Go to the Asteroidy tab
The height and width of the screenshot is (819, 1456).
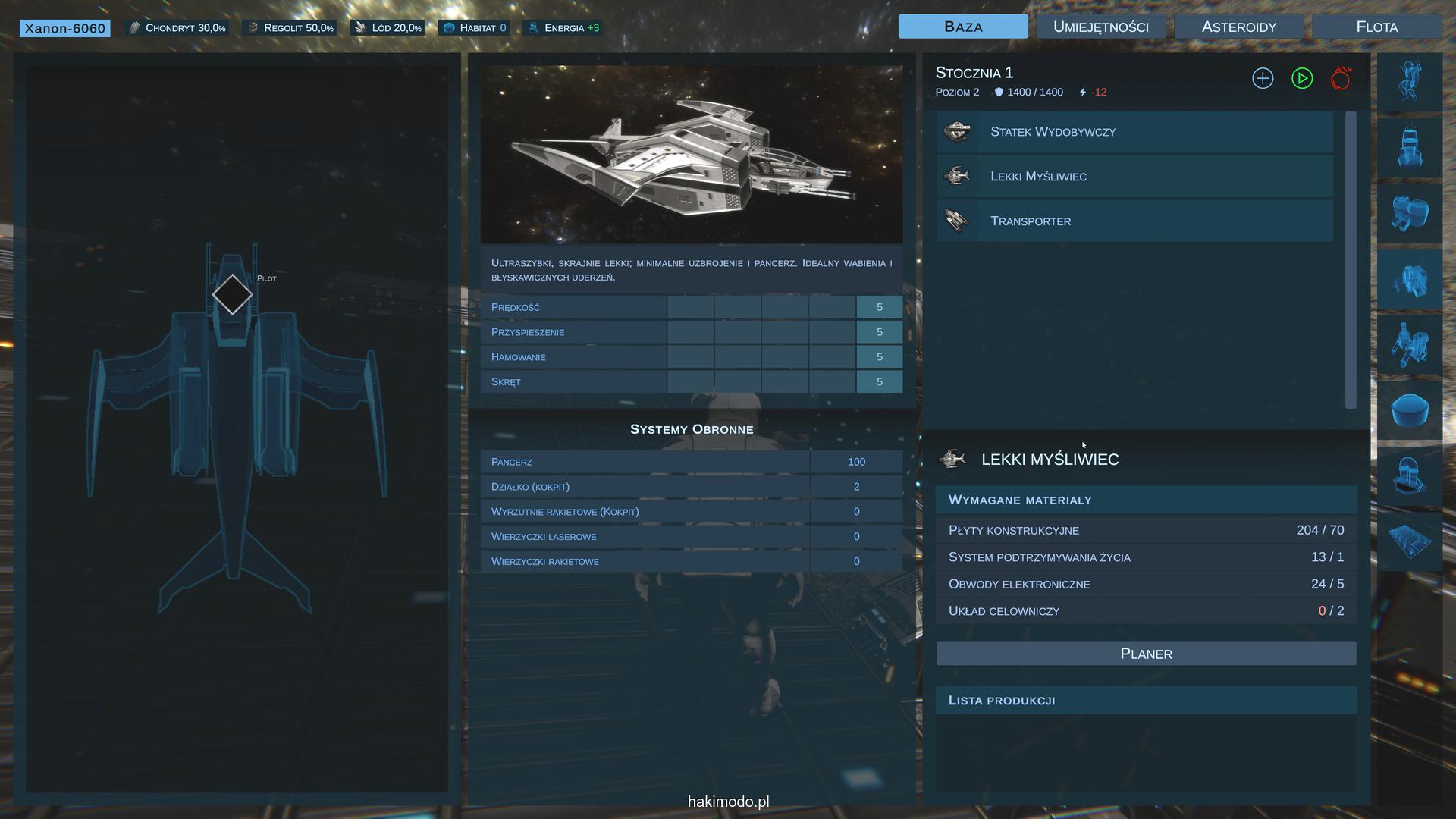tap(1238, 27)
